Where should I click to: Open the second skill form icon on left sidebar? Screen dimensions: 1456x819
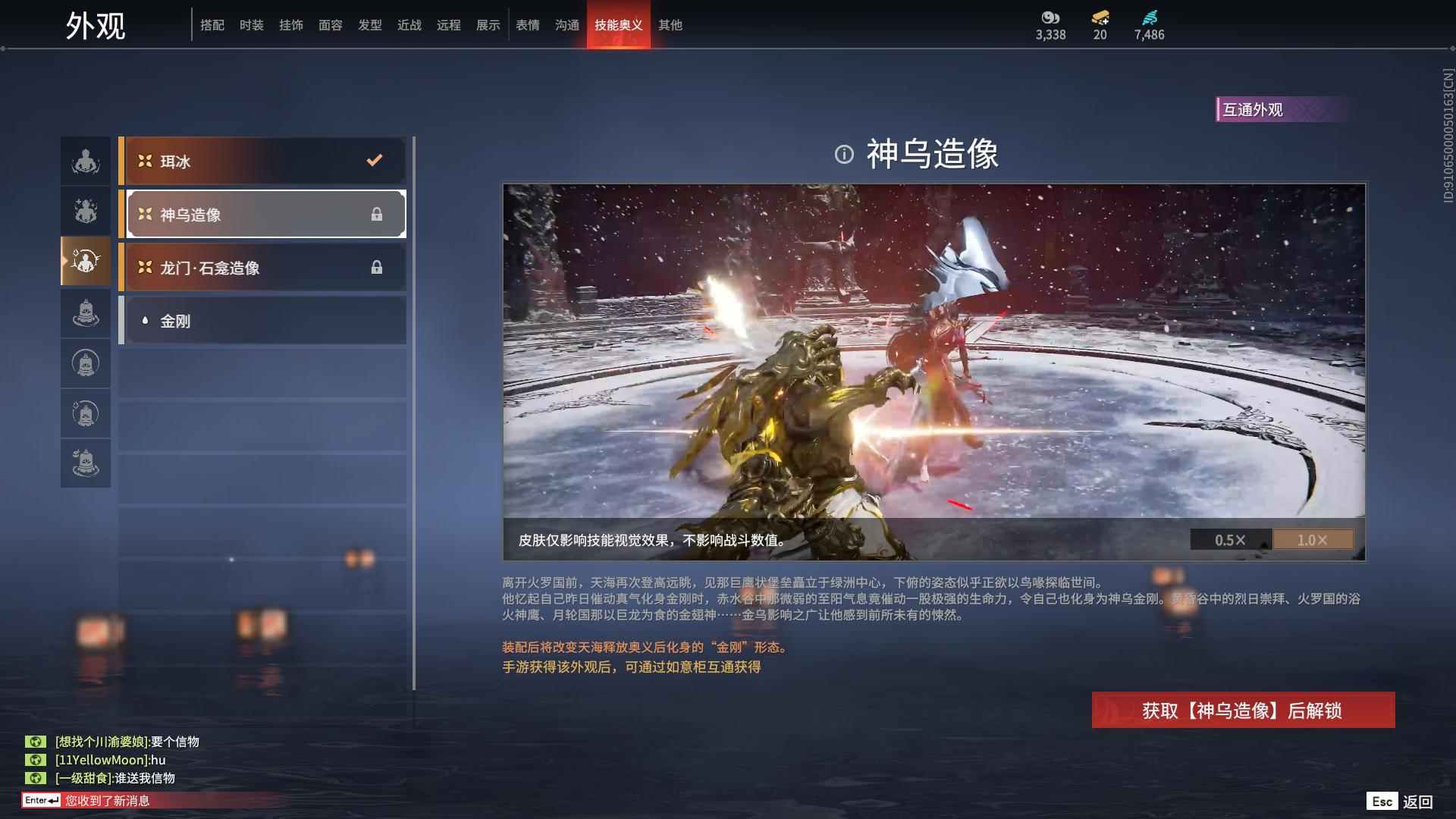86,211
